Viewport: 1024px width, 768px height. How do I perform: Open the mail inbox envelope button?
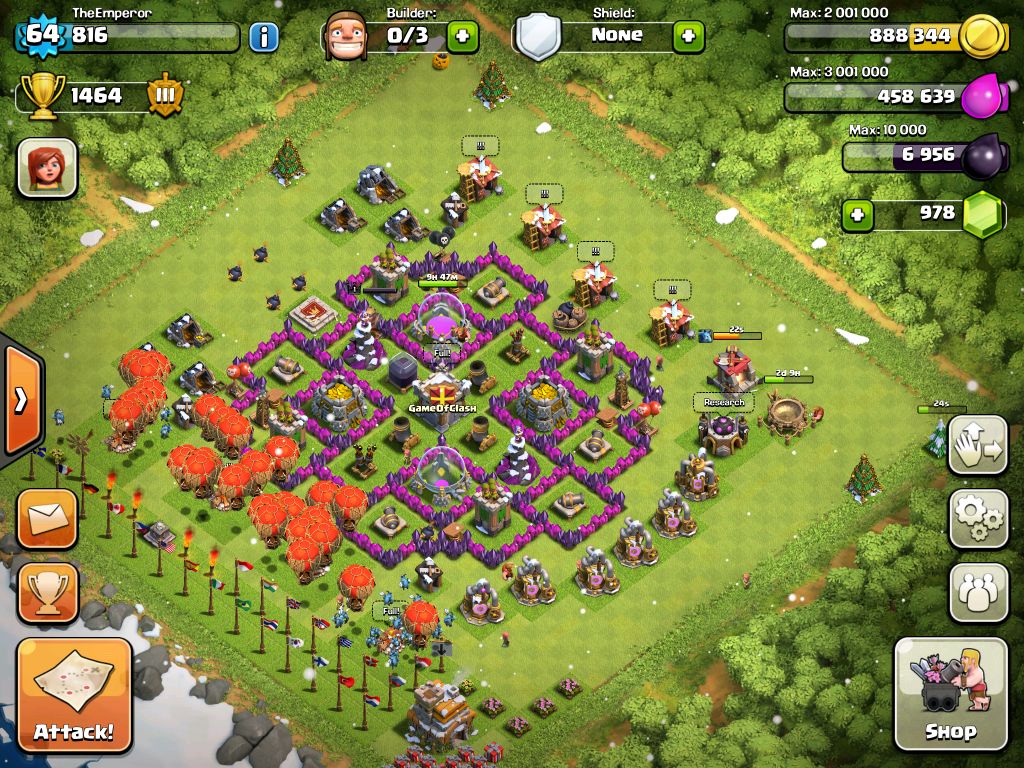point(47,519)
